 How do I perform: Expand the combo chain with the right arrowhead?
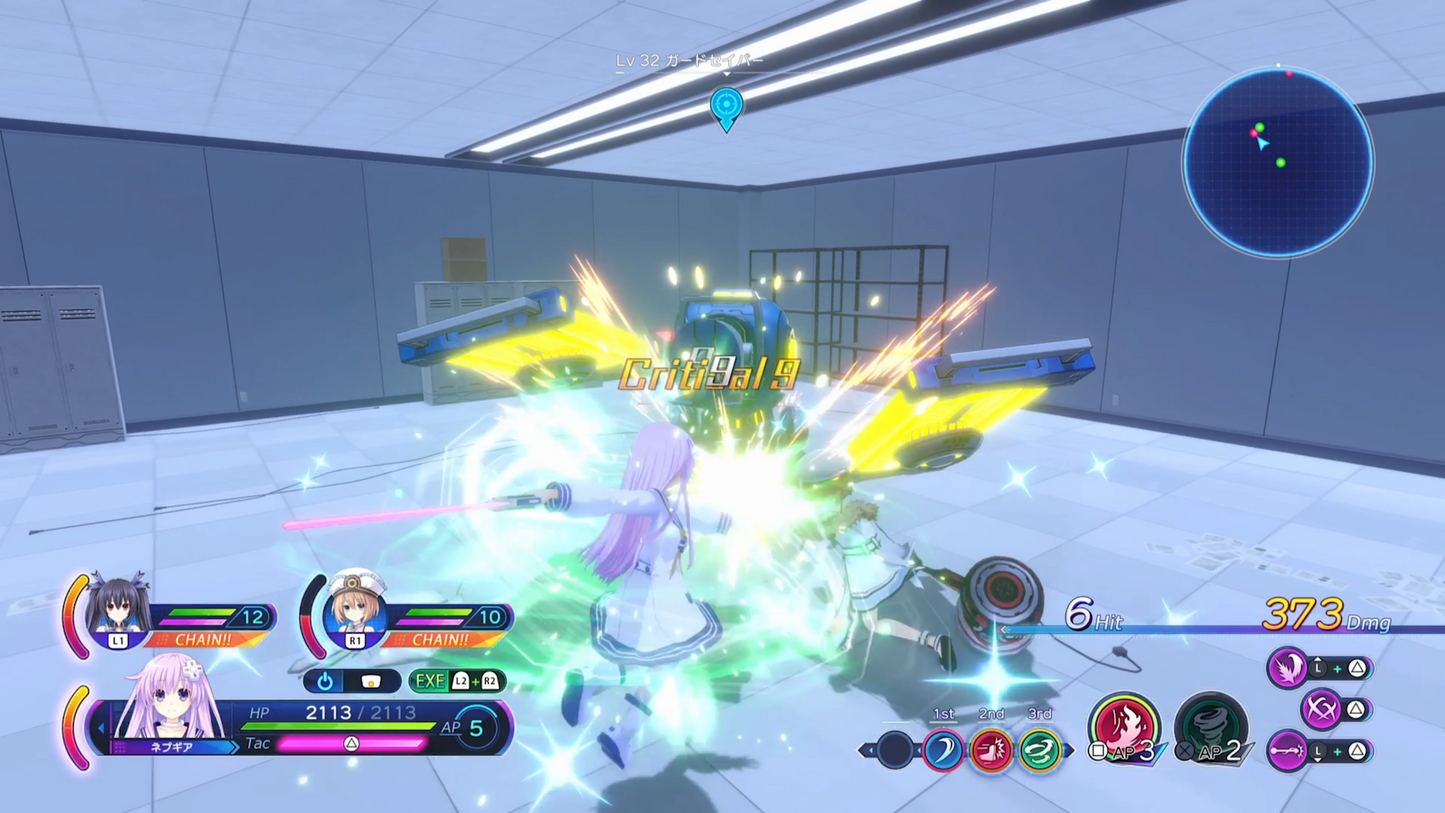pyautogui.click(x=1068, y=749)
